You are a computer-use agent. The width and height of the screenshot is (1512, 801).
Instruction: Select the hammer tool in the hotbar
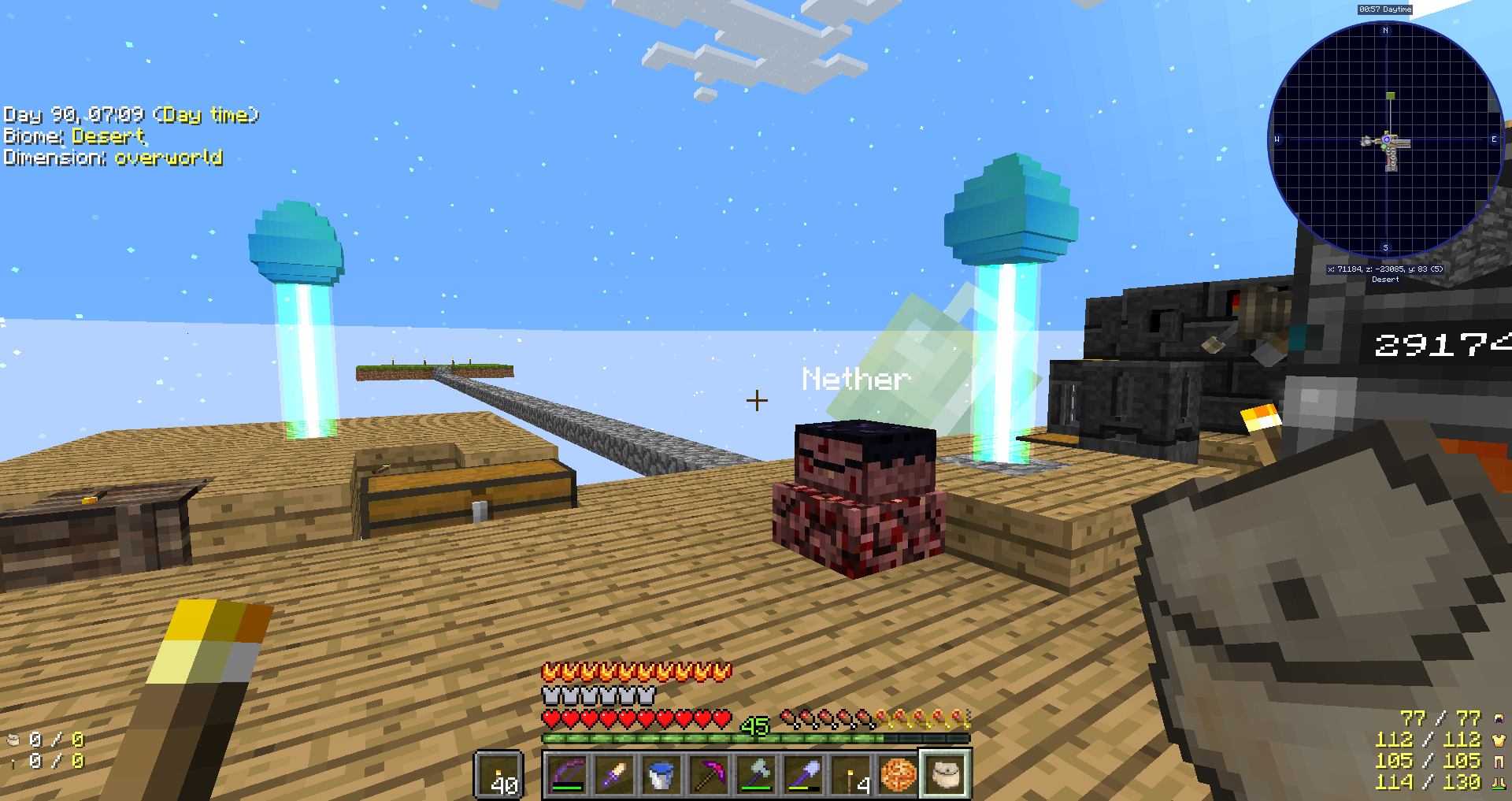pos(756,776)
